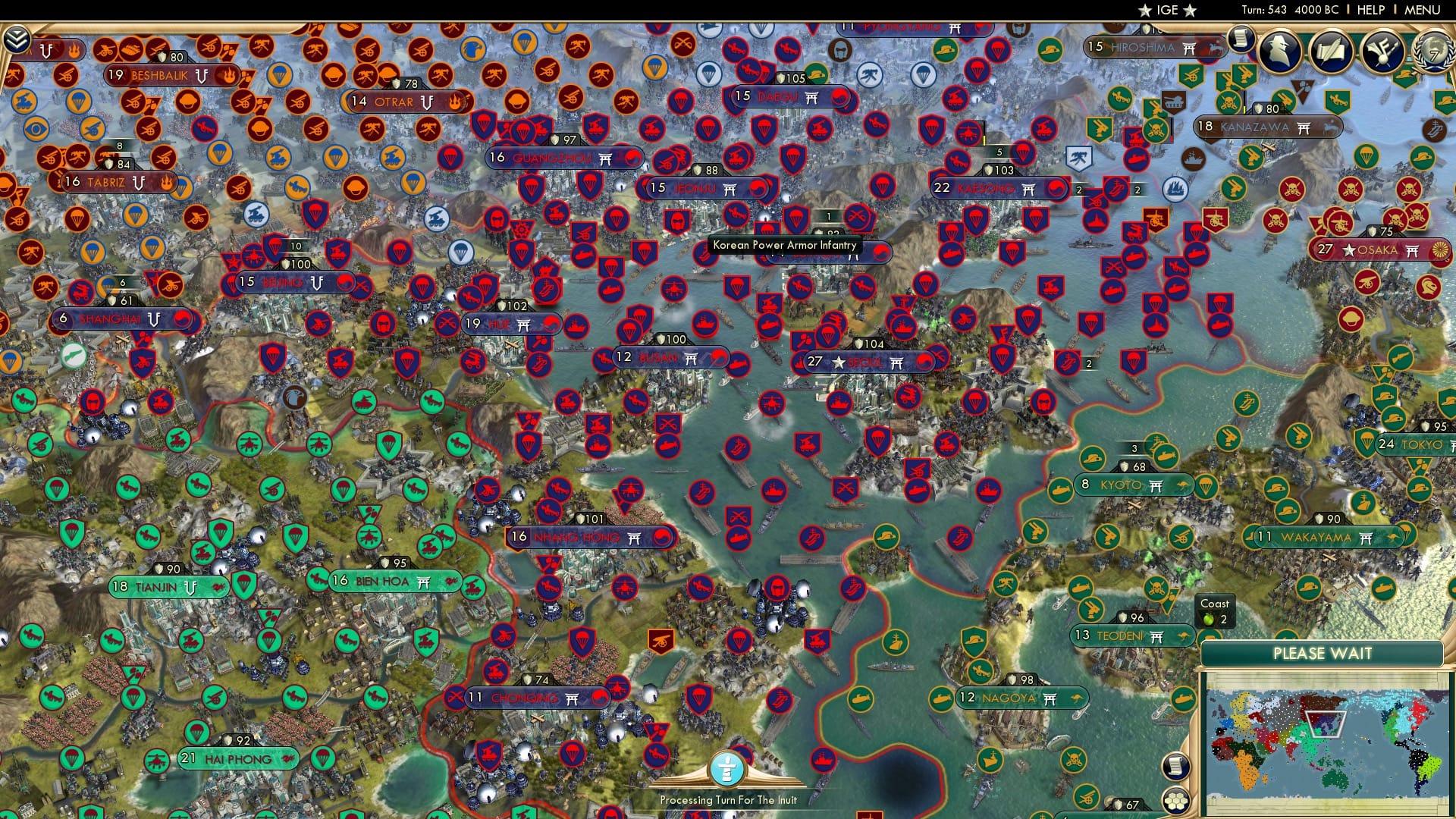
Task: Click the hexagon icon beneath the minimap scroll
Action: pos(1176,801)
